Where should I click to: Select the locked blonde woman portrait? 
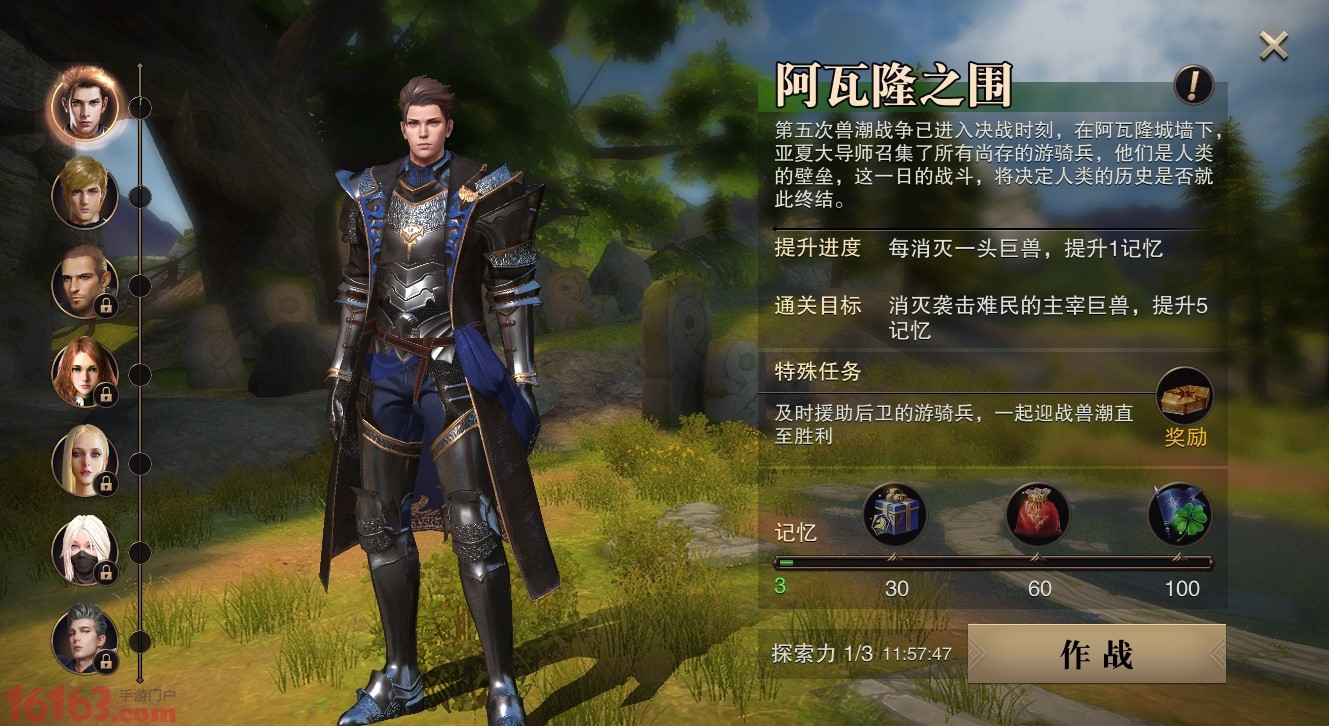84,461
